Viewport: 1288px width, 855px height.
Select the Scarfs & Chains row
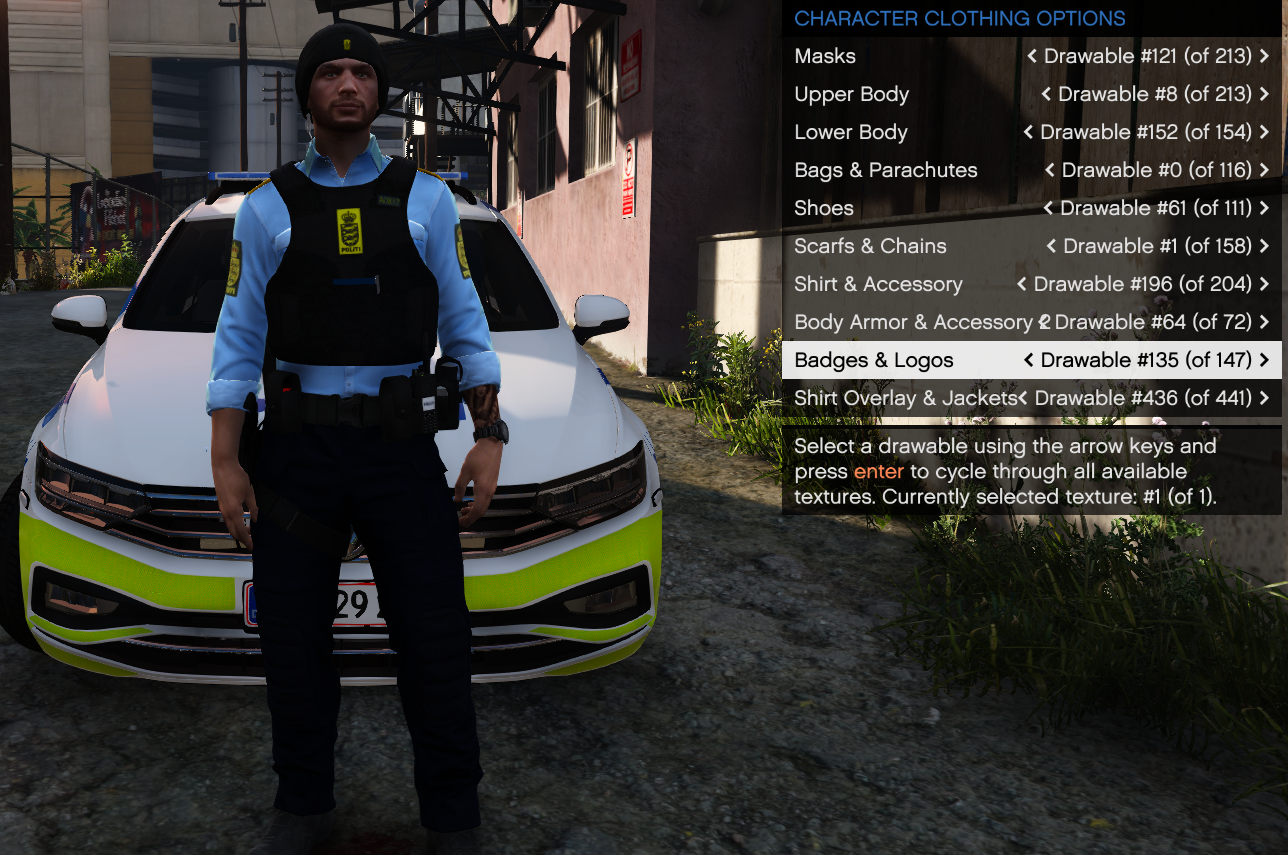click(870, 247)
